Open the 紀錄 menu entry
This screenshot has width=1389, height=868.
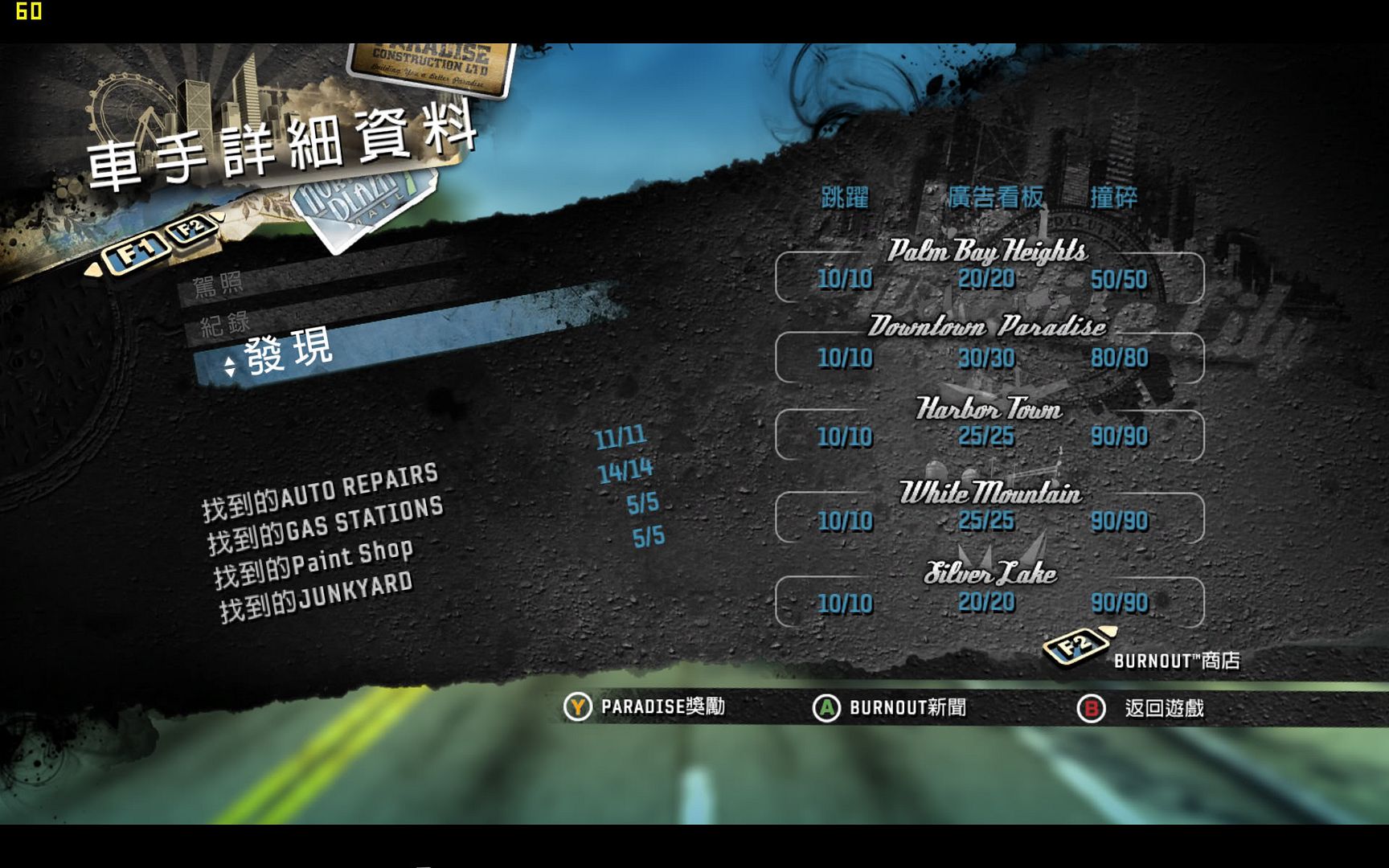[x=225, y=324]
